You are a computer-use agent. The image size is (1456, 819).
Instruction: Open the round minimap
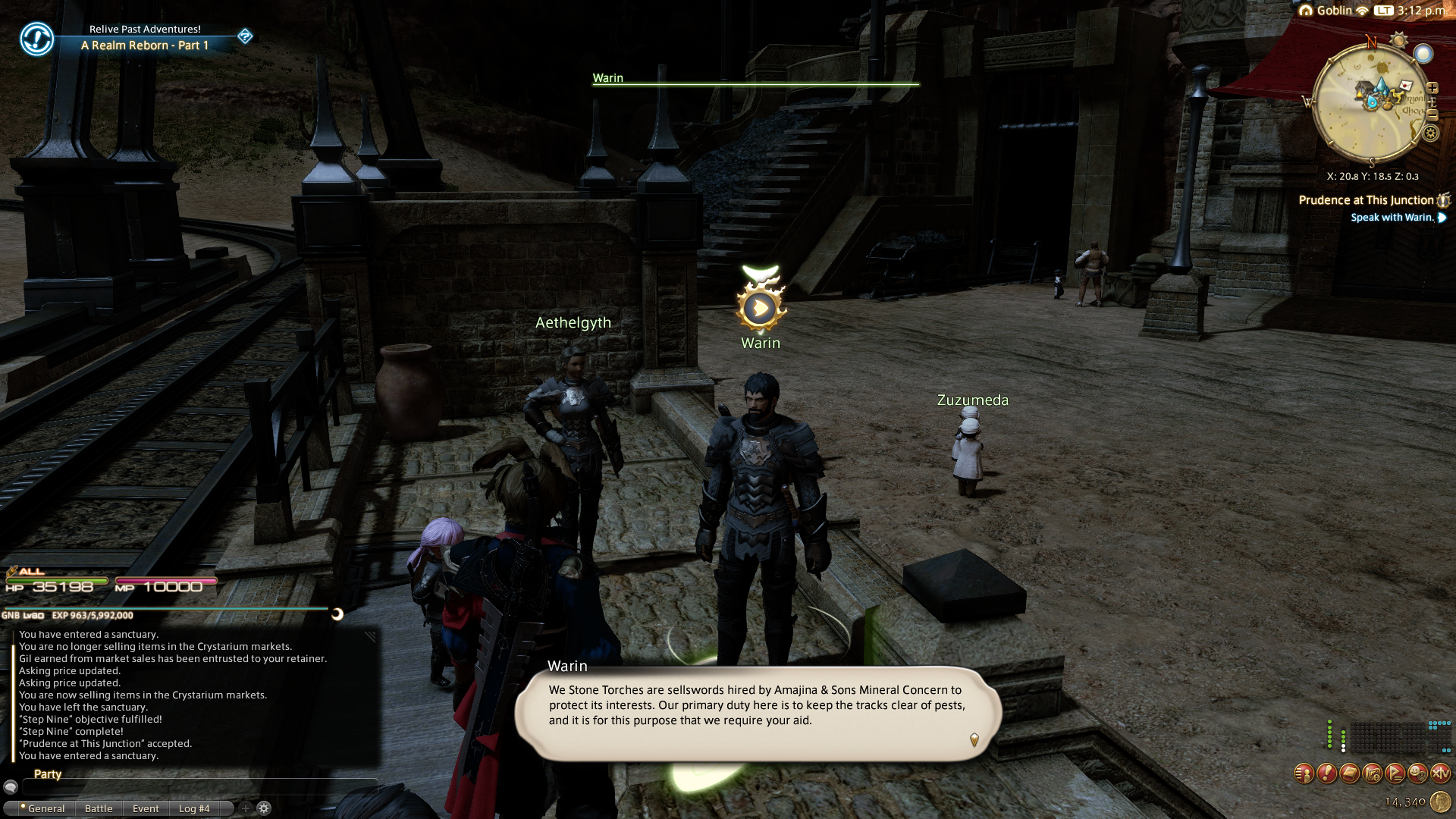coord(1370,101)
